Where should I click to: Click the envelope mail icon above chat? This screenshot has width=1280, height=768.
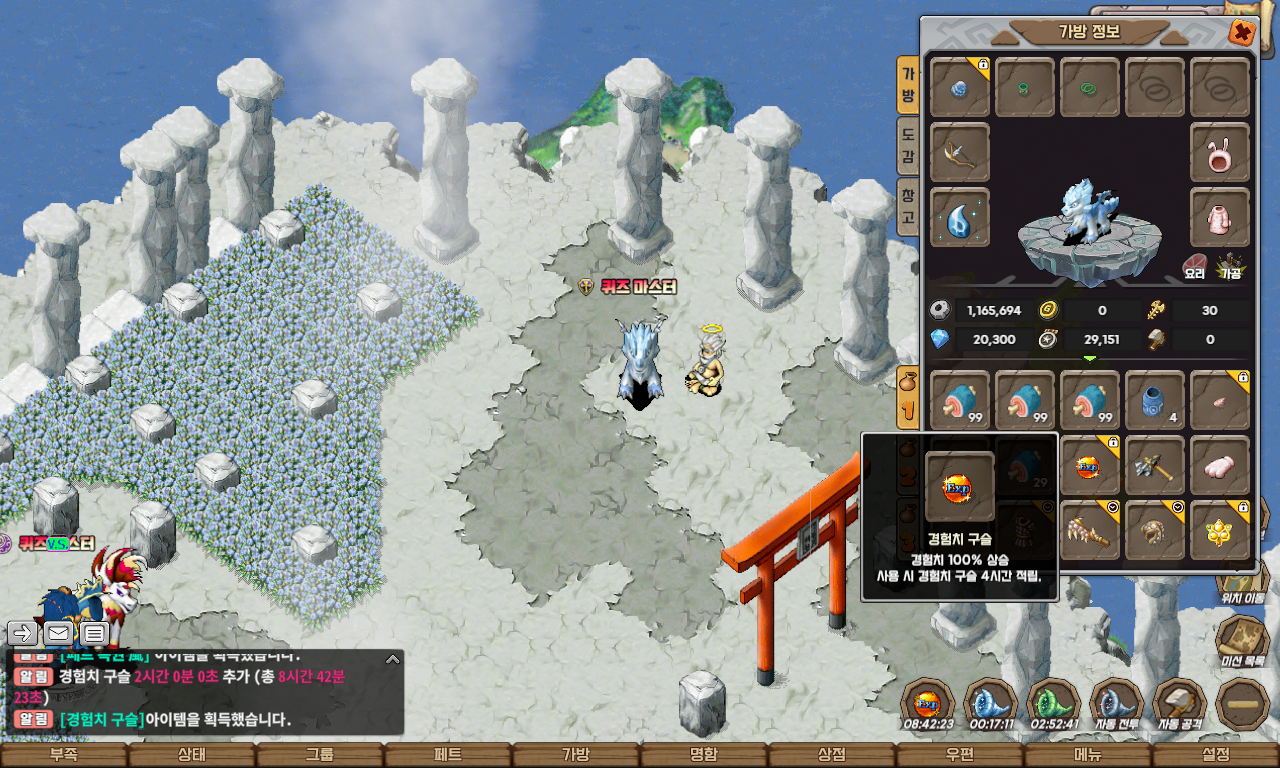[x=58, y=633]
